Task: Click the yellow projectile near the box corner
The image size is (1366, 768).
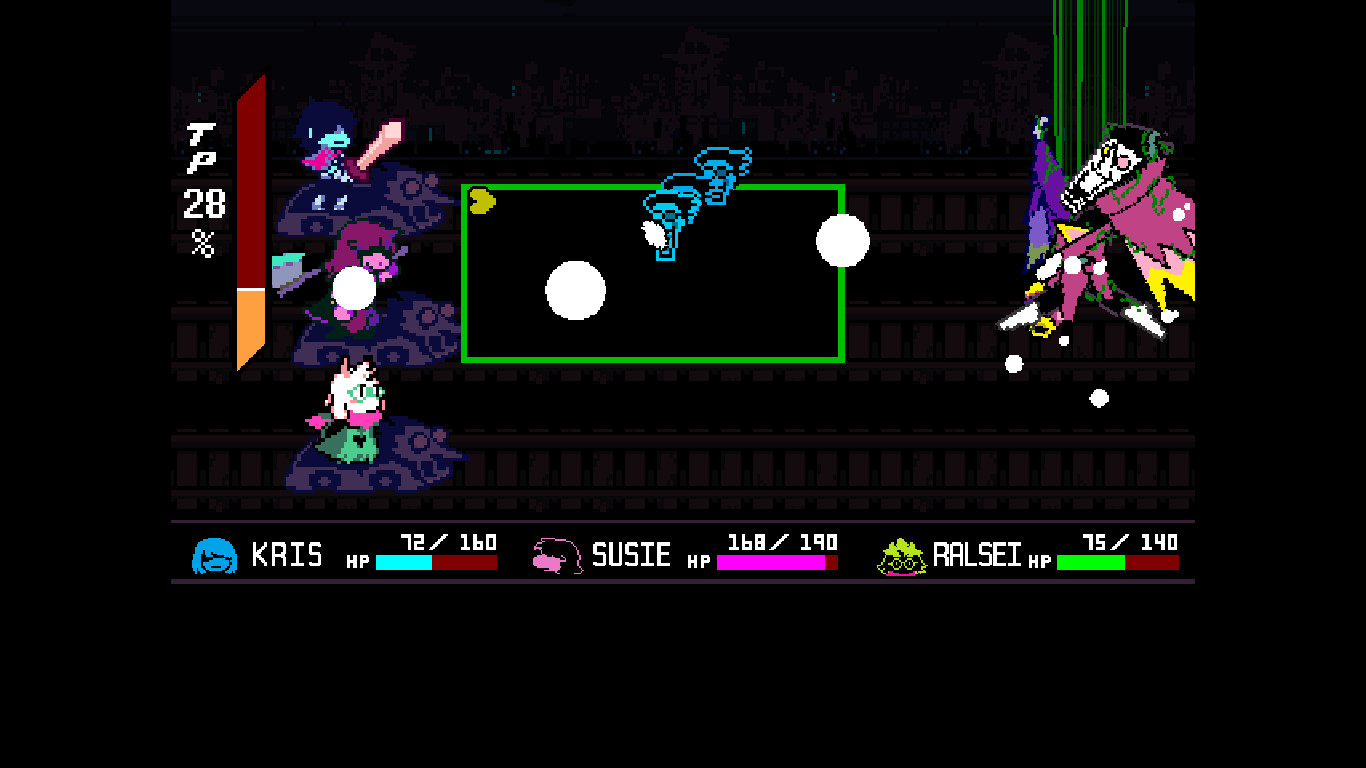Action: [480, 200]
